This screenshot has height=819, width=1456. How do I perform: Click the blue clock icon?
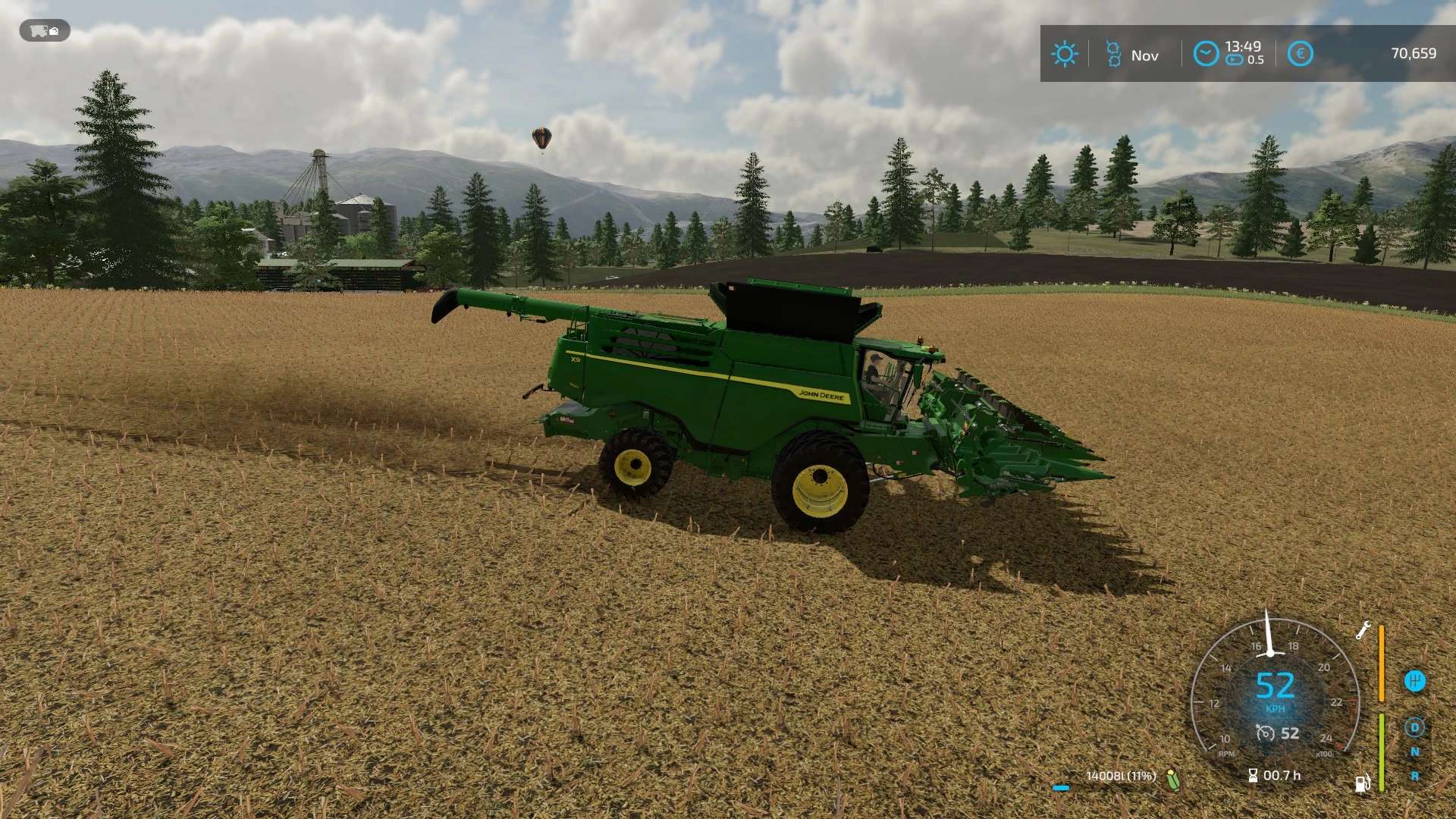(1206, 54)
